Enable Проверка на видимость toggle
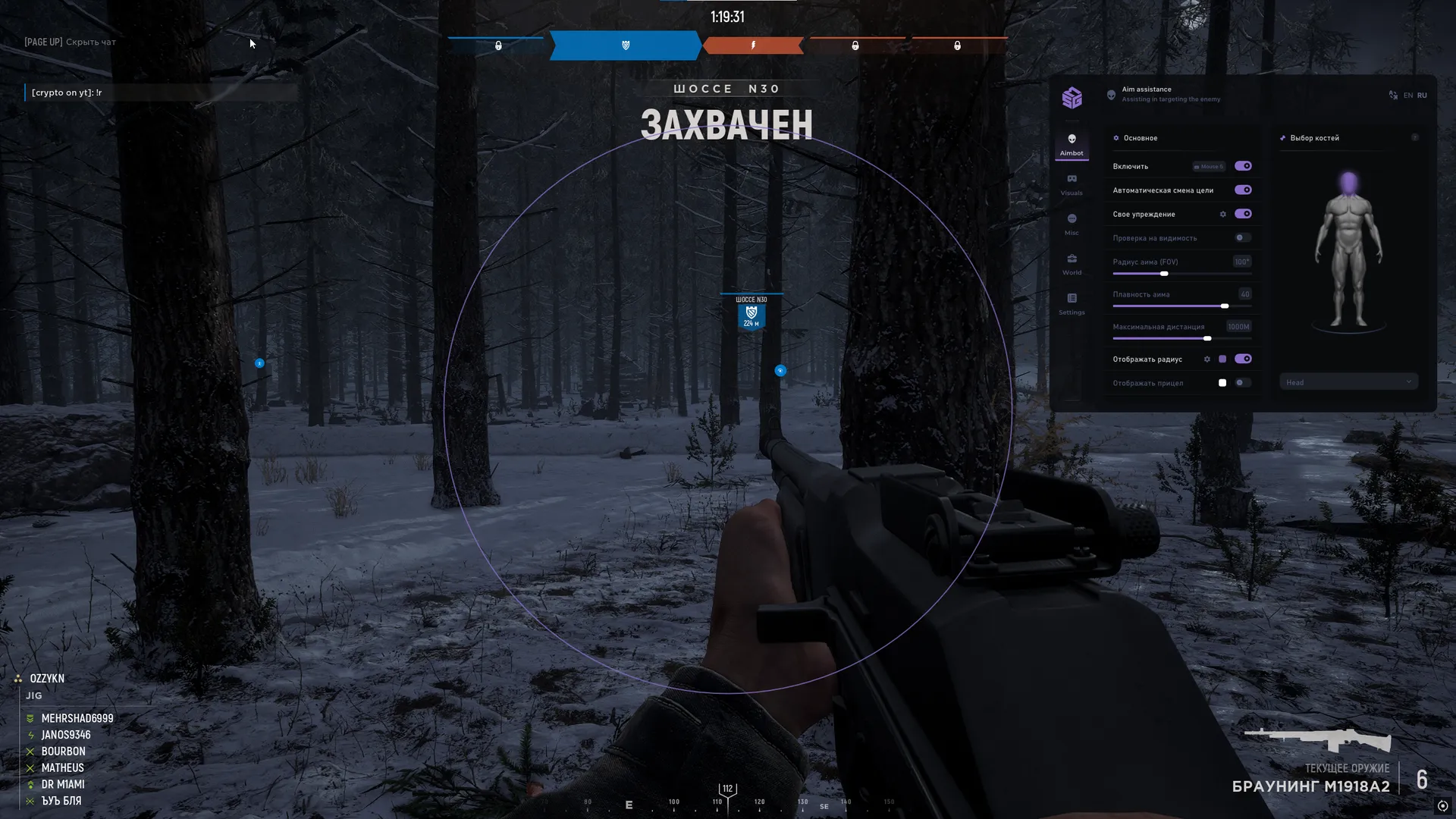The width and height of the screenshot is (1456, 819). [1241, 237]
